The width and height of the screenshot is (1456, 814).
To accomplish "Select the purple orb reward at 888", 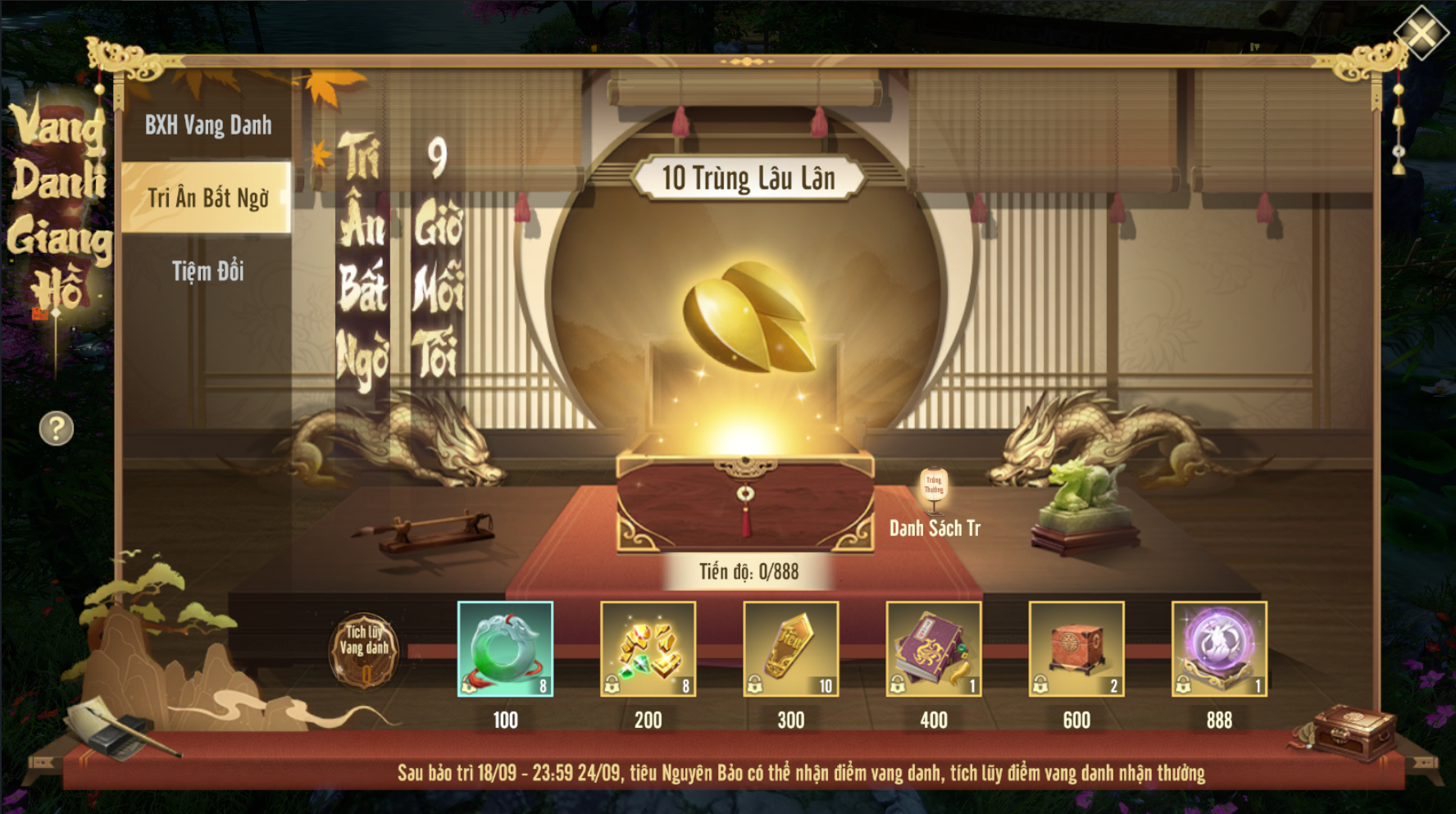I will tap(1219, 649).
